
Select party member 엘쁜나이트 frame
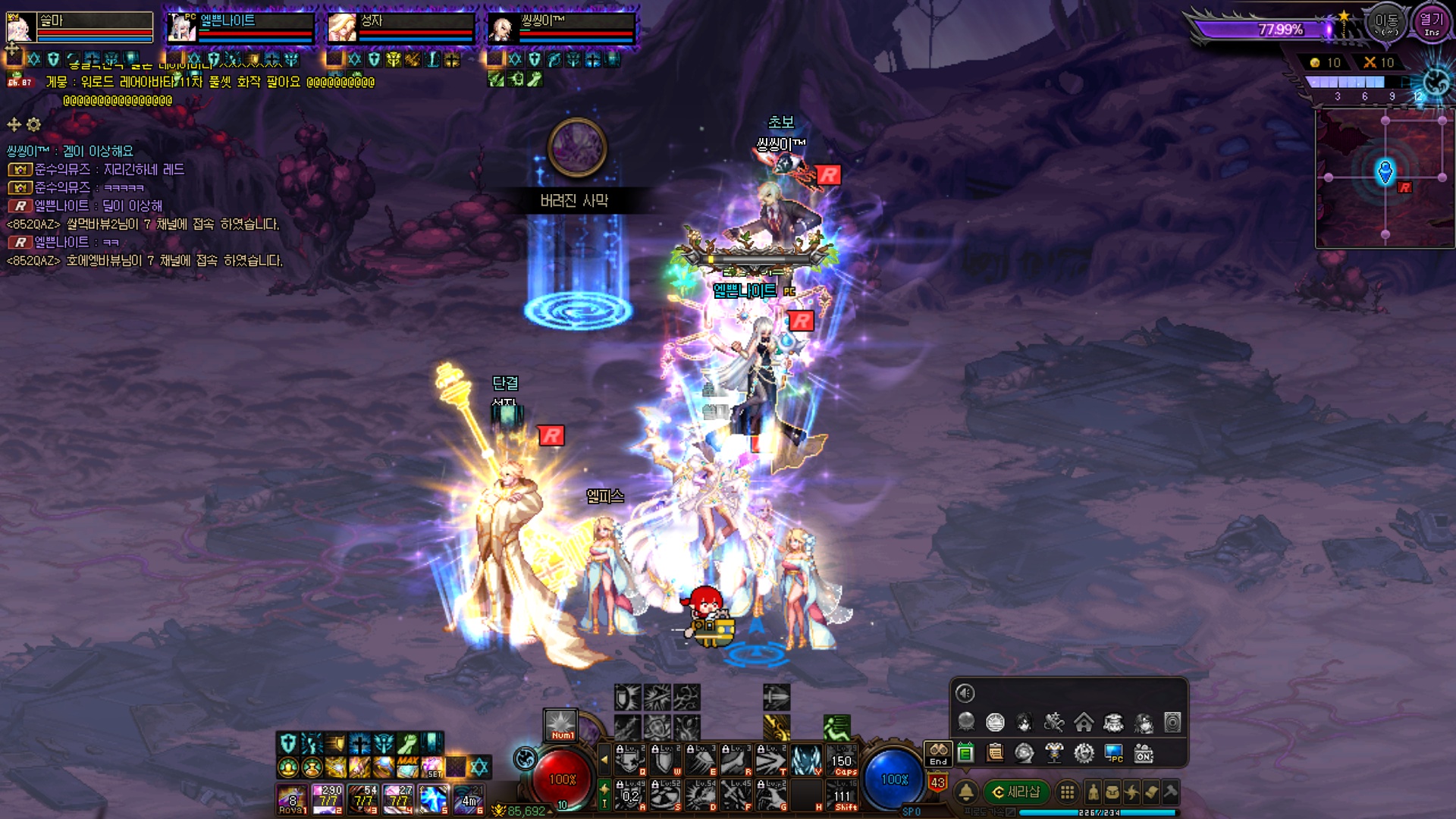[240, 28]
